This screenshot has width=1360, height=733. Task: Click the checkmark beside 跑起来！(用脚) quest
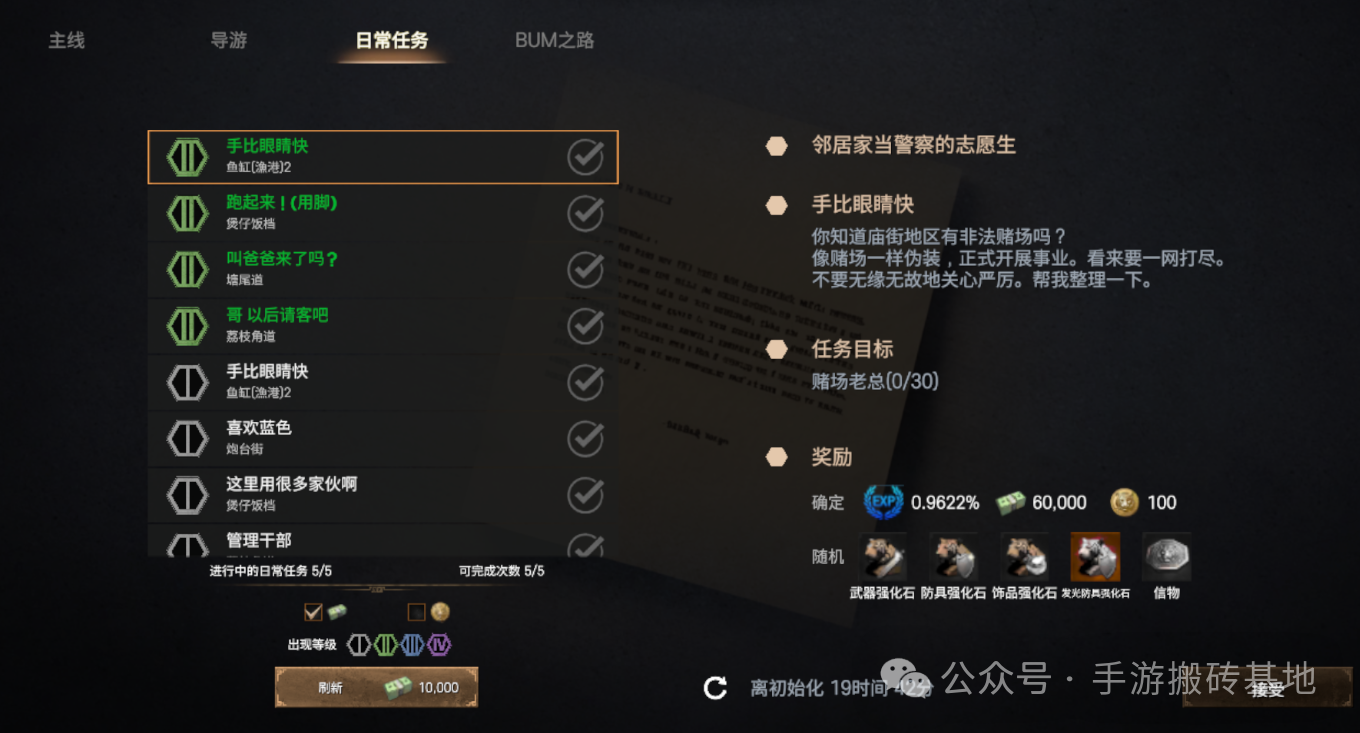585,213
